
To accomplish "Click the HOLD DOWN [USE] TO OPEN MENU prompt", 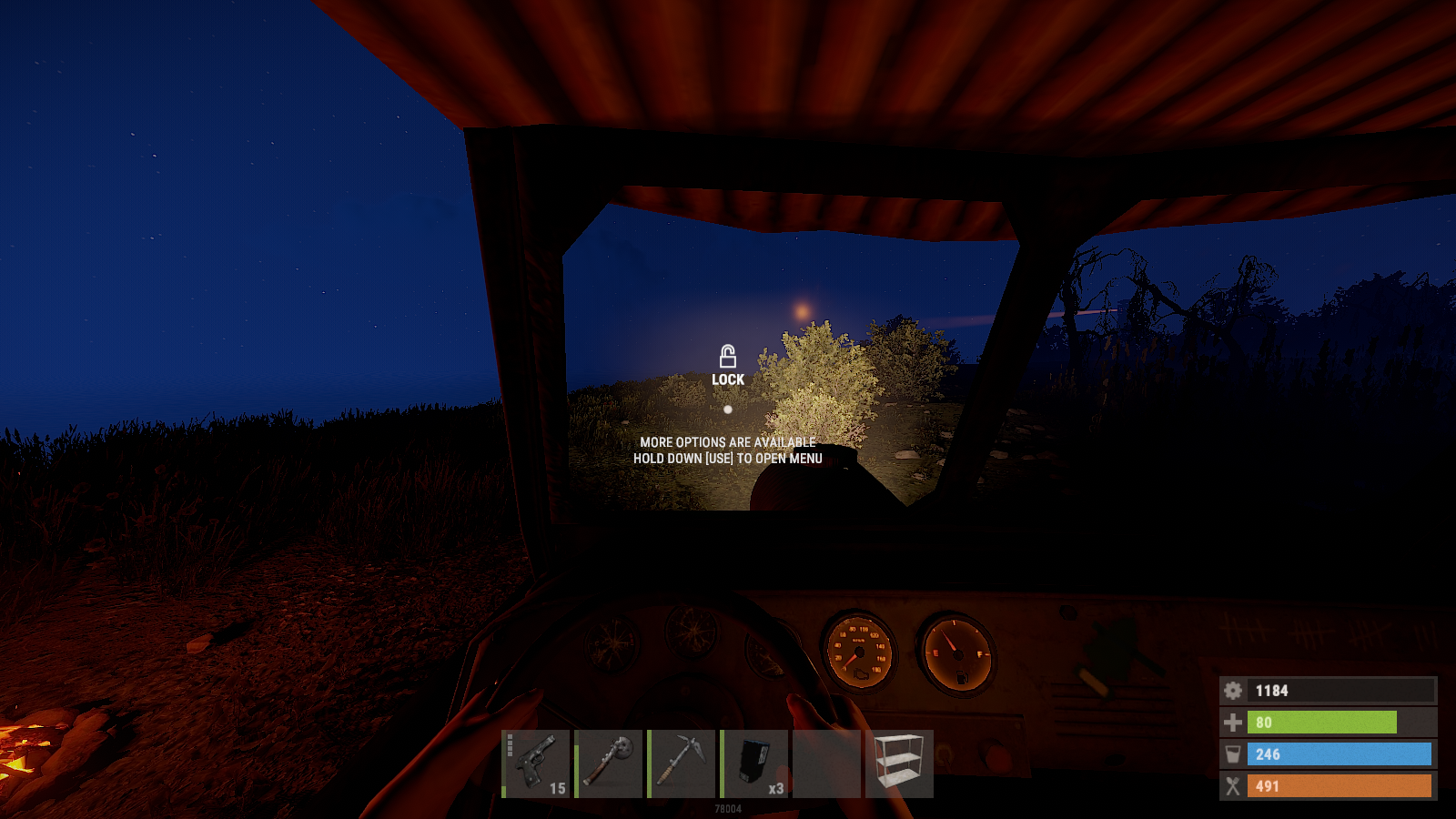I will [728, 458].
